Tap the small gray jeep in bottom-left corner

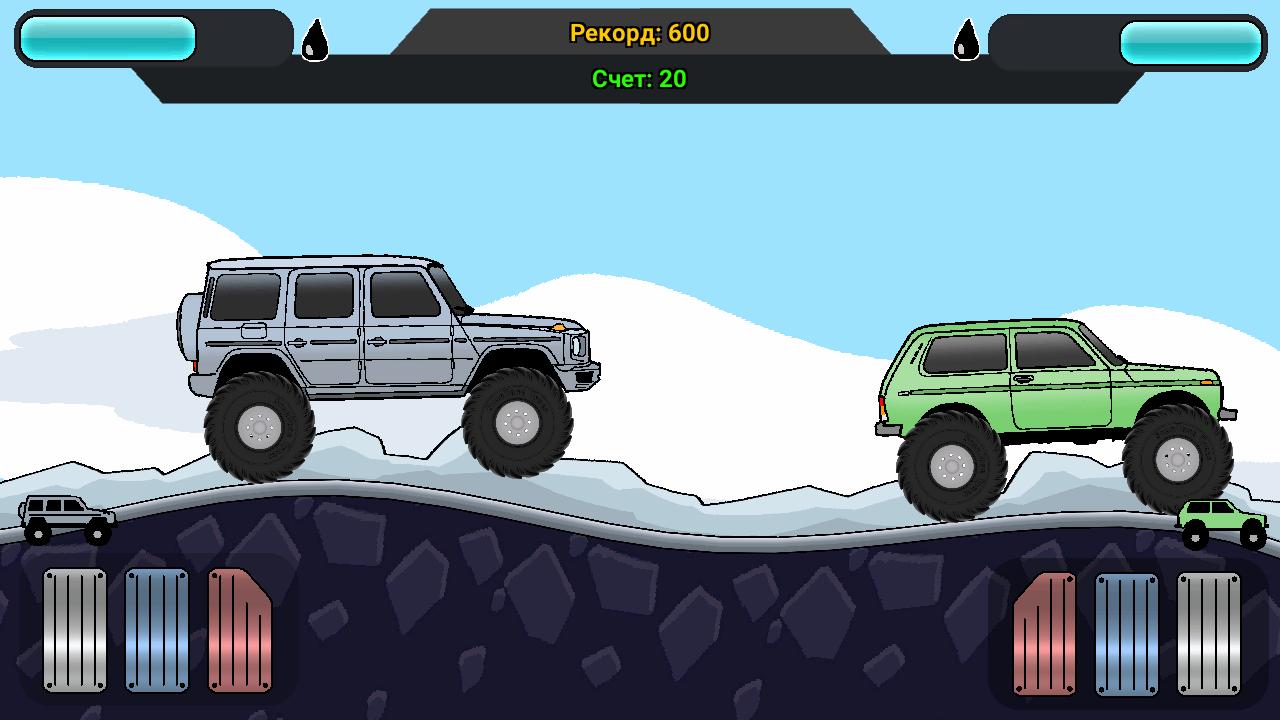tap(65, 518)
